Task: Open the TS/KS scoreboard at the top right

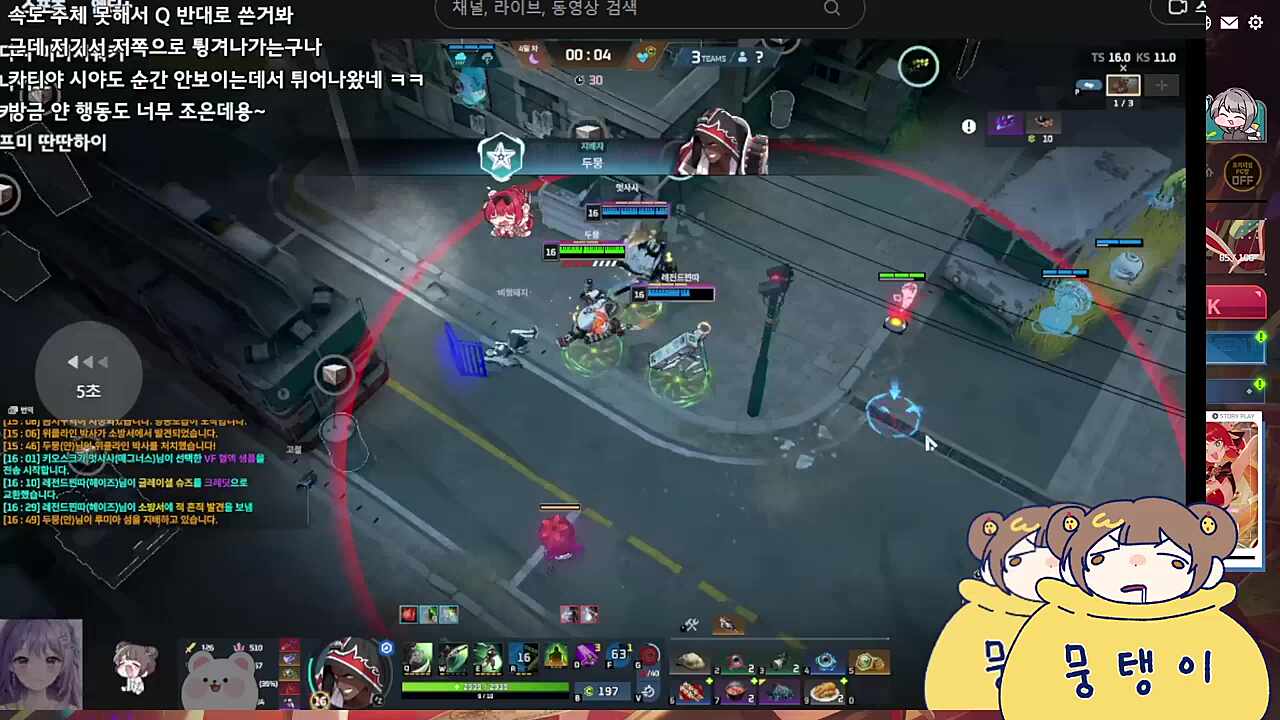Action: [x=1130, y=58]
